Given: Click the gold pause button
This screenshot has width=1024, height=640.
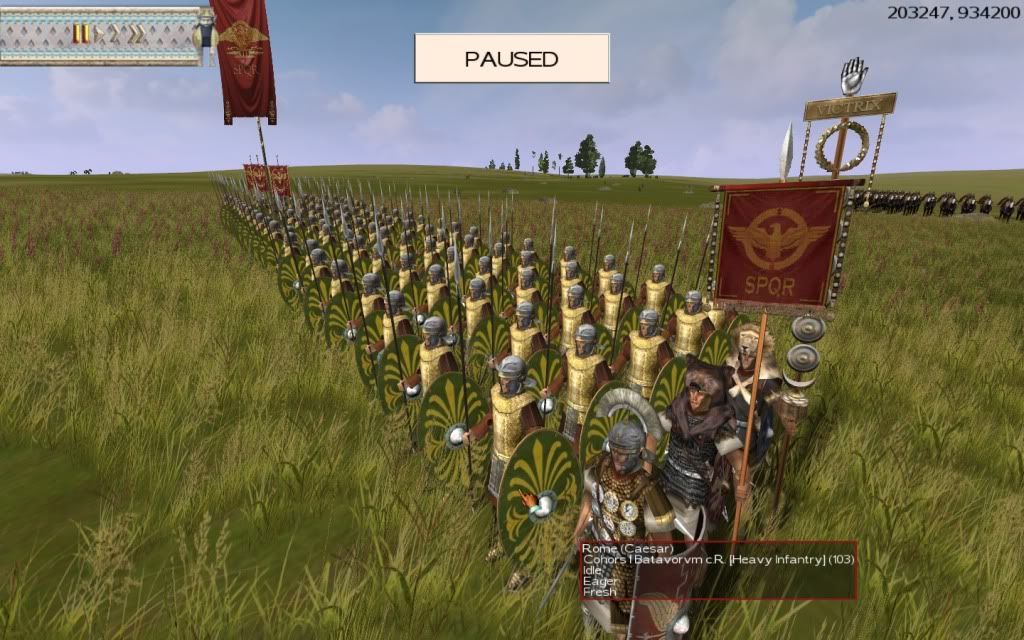Looking at the screenshot, I should click(80, 34).
